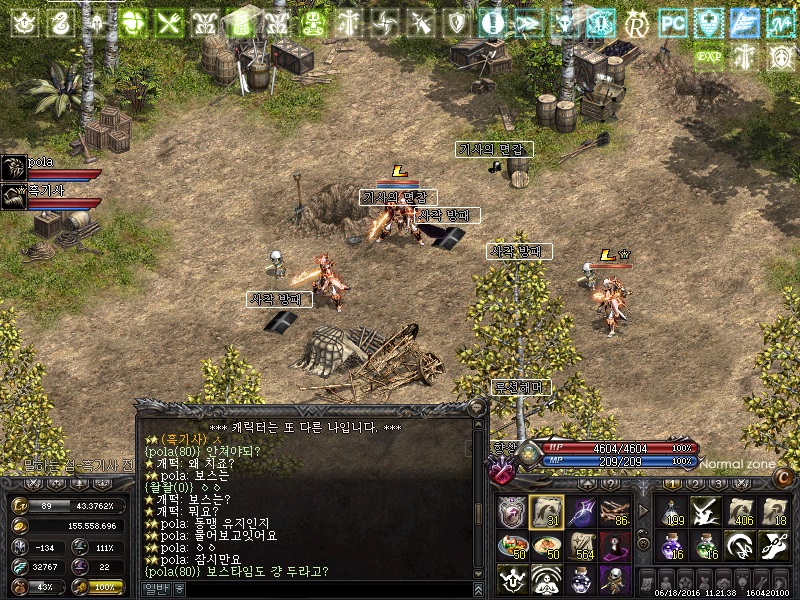This screenshot has height=600, width=800.
Task: Select the scroll slot showing 406
Action: 740,512
